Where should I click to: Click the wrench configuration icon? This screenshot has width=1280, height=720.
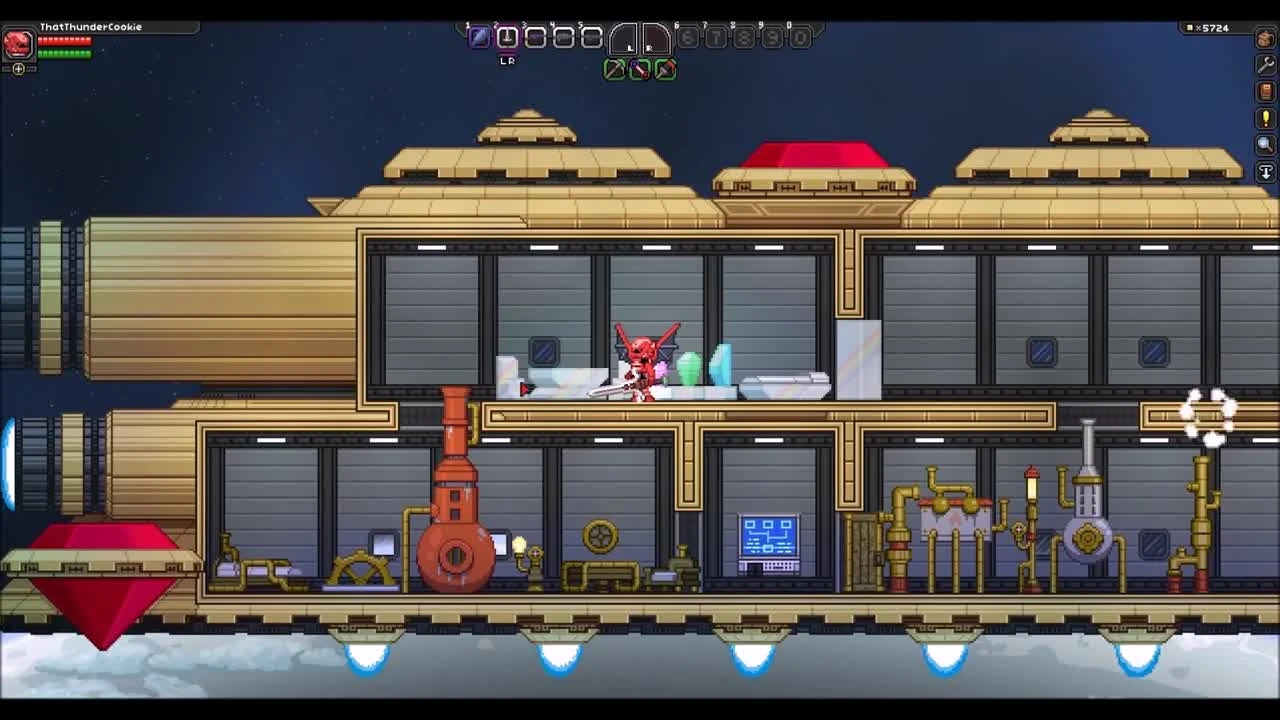(1264, 65)
